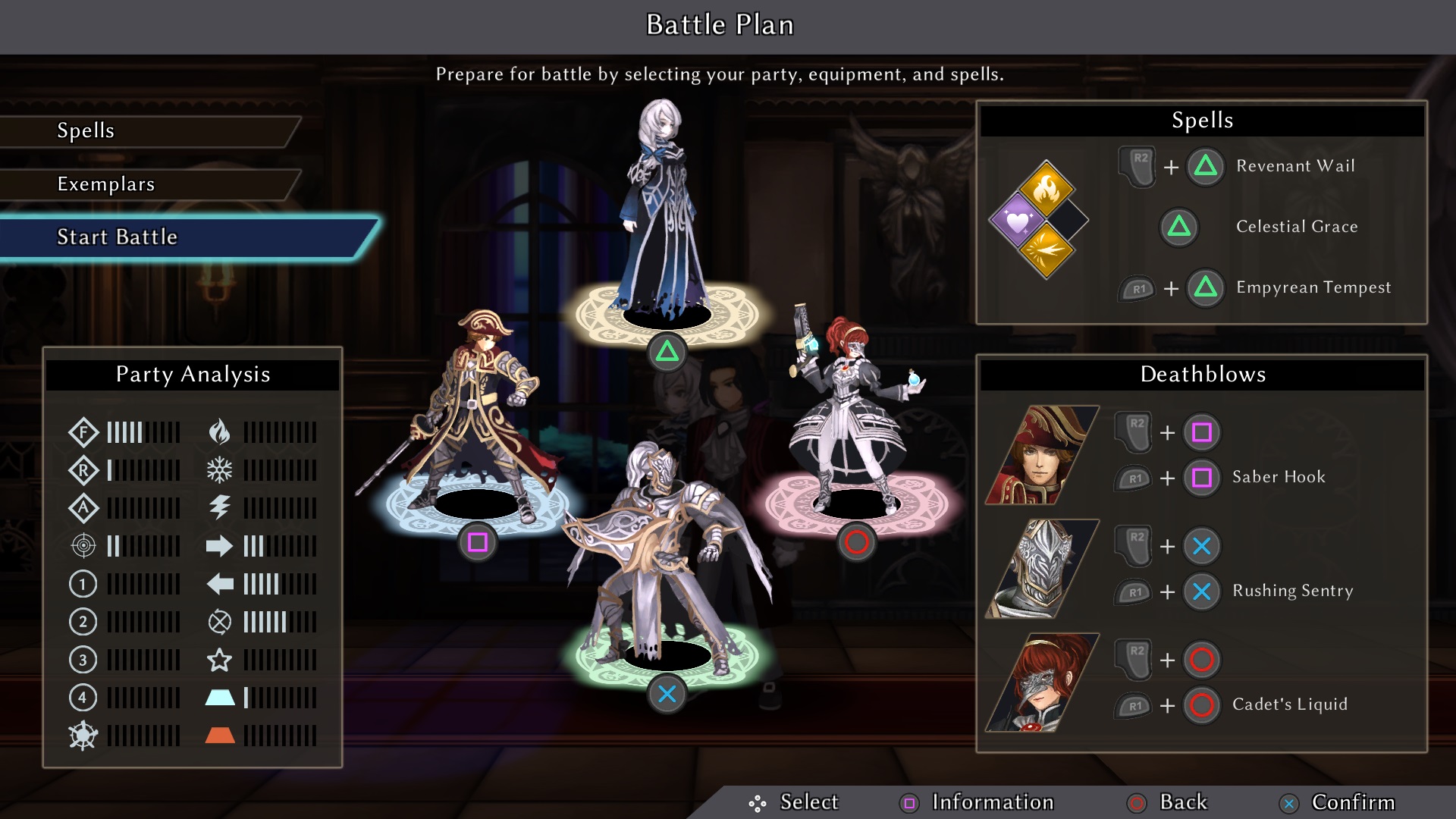
Task: Click the pirate captain's portrait
Action: (x=1041, y=455)
